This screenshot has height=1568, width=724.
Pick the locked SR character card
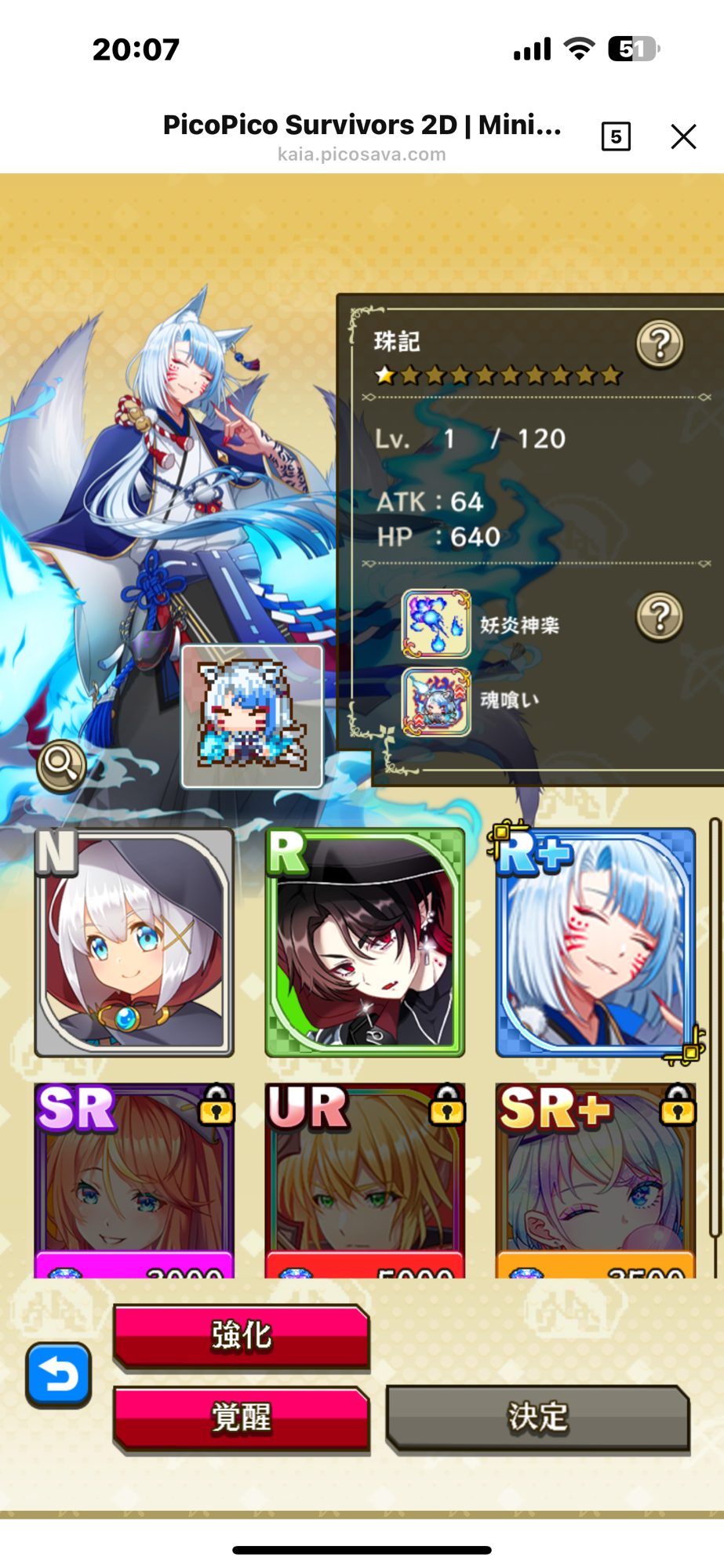[134, 1180]
